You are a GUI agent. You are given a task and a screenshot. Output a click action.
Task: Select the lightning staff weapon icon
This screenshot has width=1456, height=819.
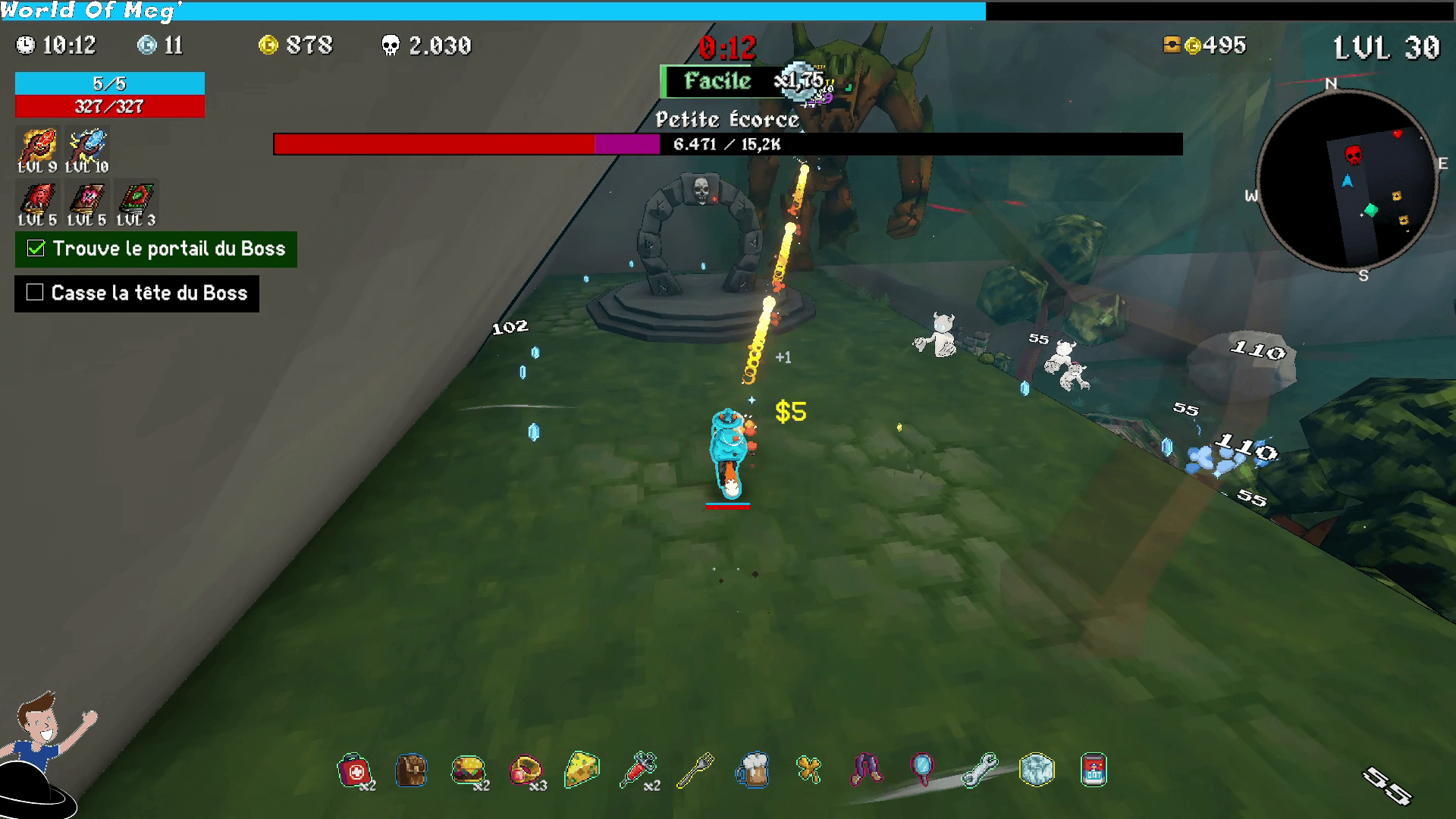(87, 146)
